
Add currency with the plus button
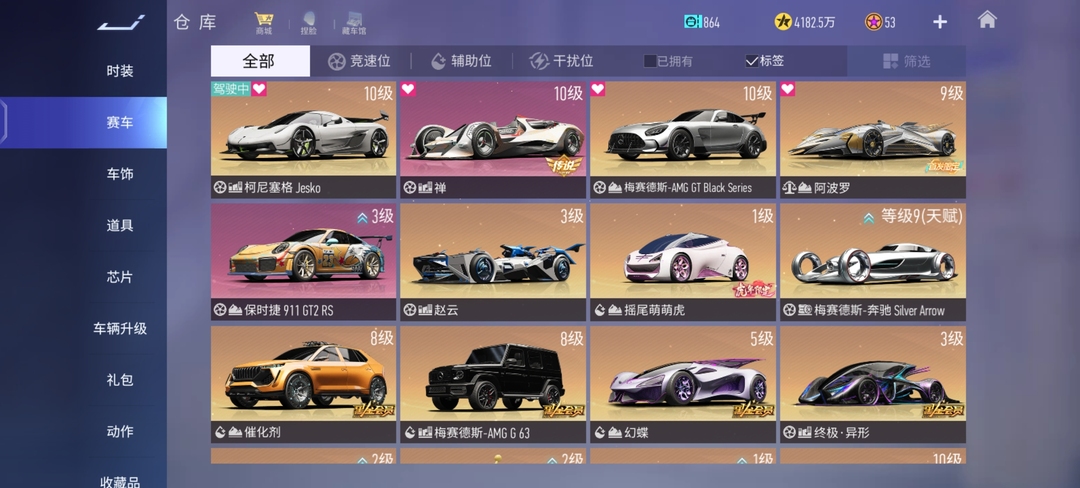[940, 22]
